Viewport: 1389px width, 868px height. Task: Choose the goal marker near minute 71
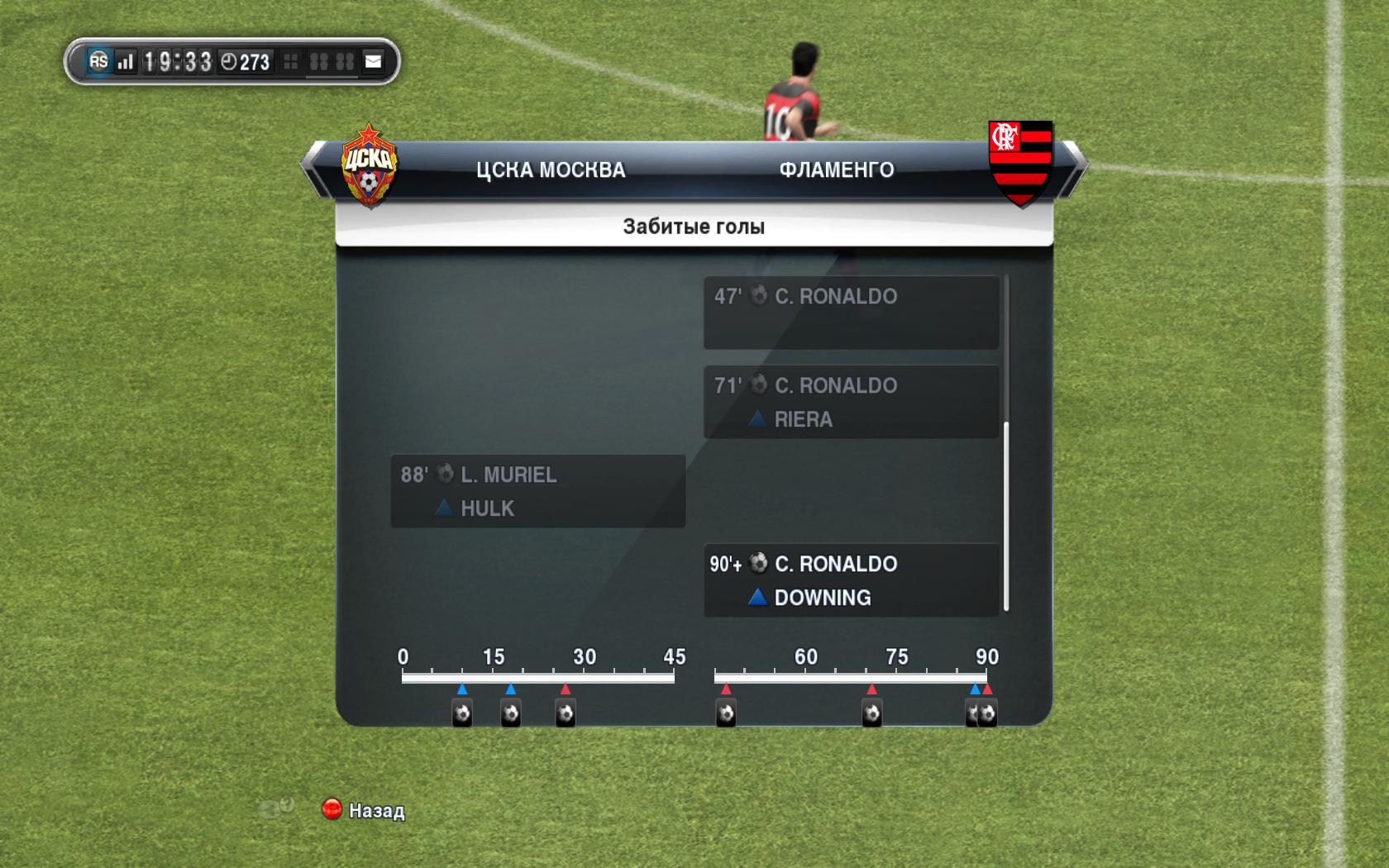click(871, 713)
